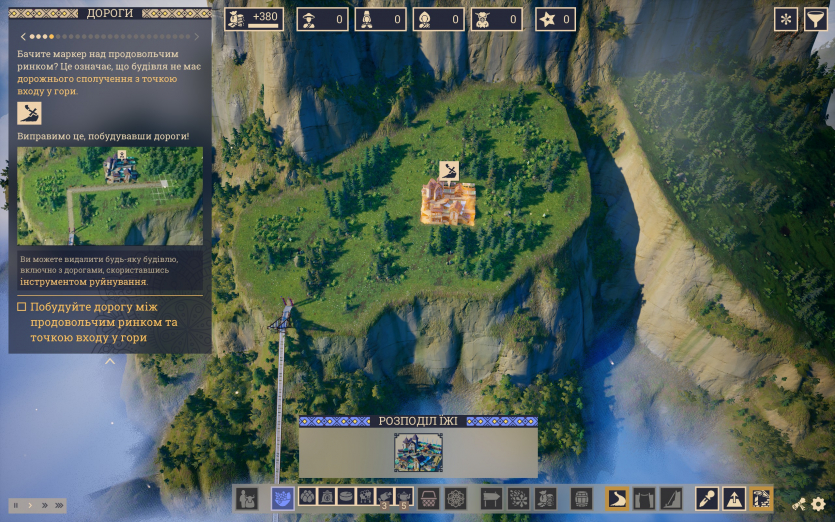Viewport: 835px width, 522px height.
Task: Select the highlighted food distribution category
Action: [282, 498]
